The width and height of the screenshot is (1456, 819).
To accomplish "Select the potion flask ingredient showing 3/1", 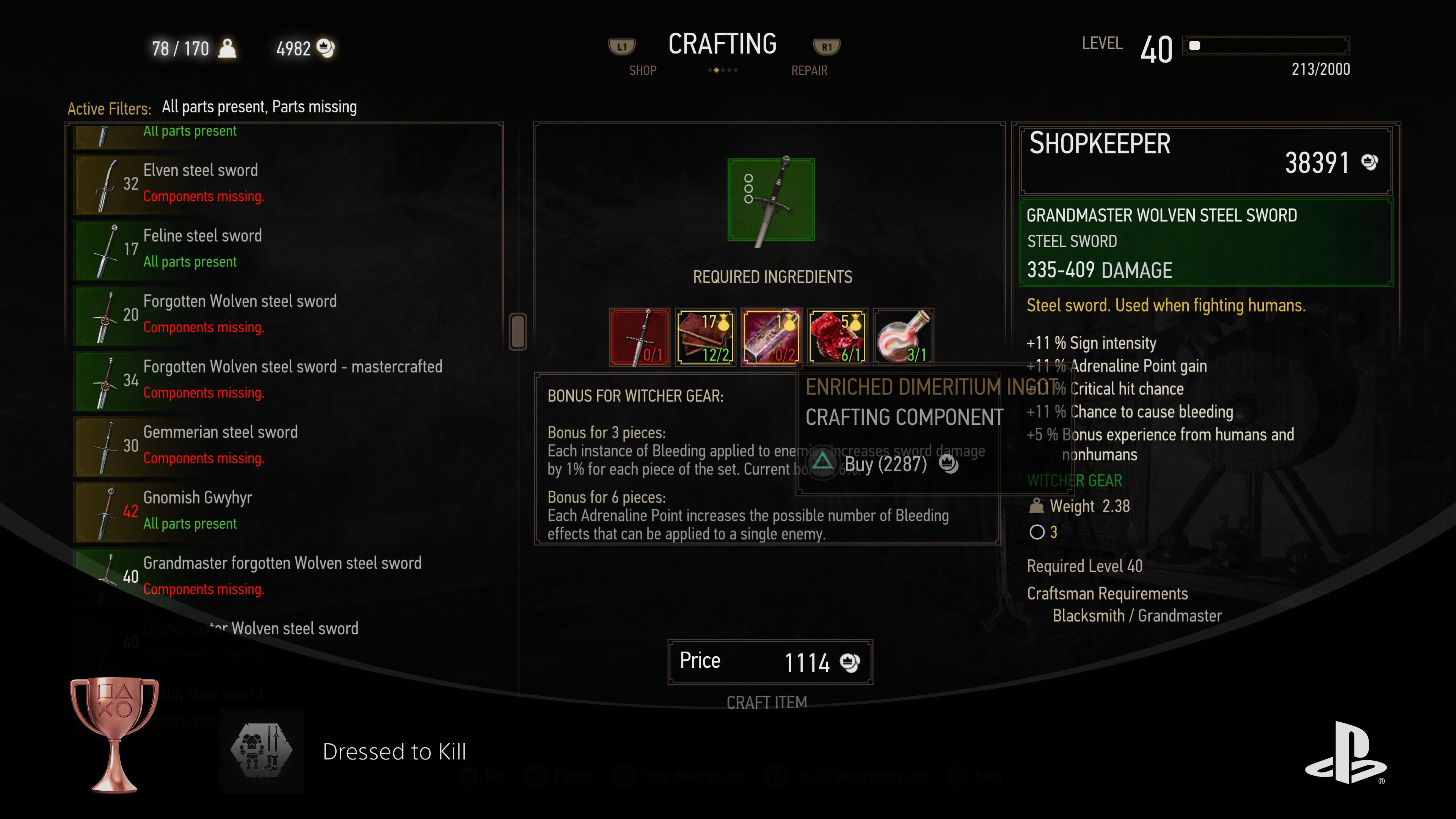I will tap(903, 337).
